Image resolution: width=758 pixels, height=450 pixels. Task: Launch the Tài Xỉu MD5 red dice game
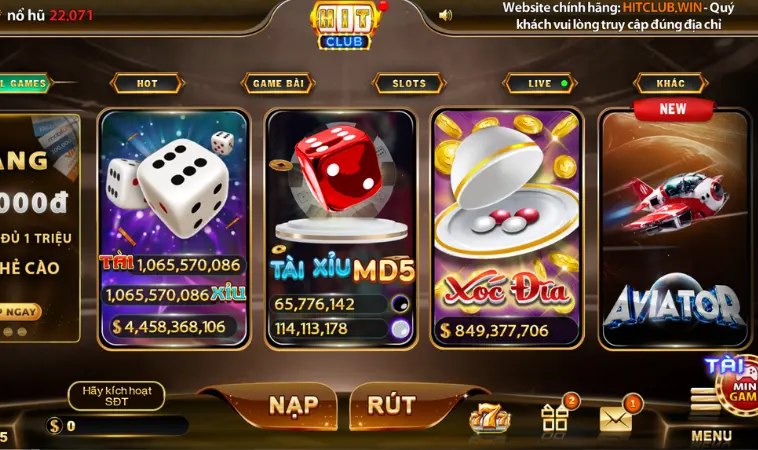click(341, 225)
